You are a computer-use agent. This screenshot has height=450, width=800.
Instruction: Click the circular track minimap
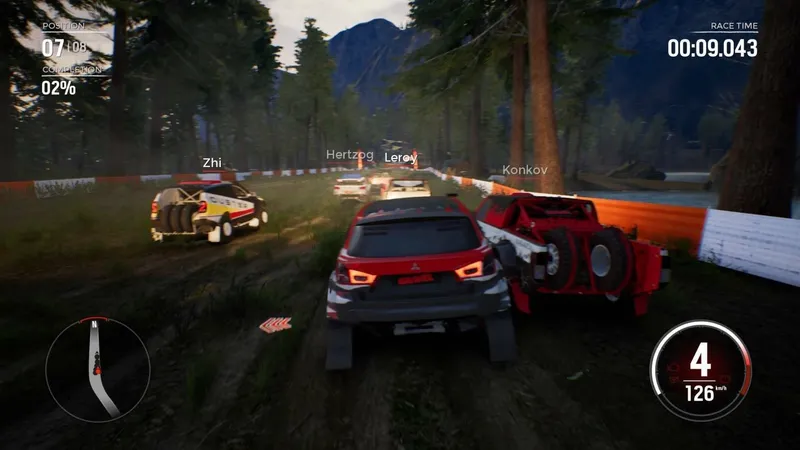97,368
